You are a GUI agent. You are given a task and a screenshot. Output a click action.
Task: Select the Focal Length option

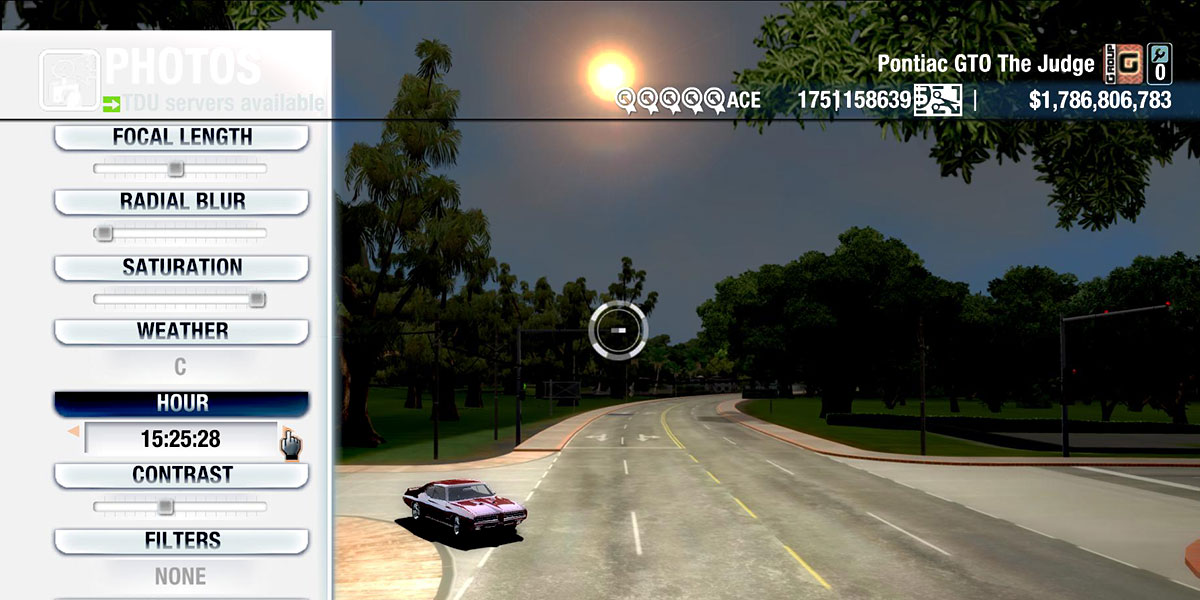[181, 137]
